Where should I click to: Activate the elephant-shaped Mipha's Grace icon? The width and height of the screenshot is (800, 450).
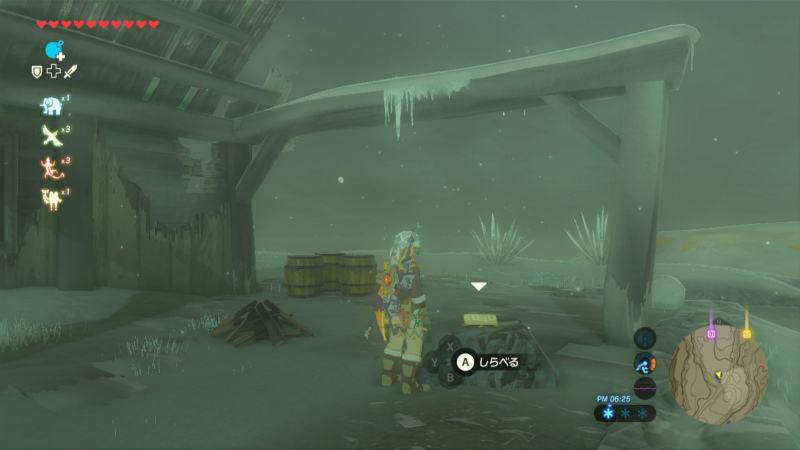[51, 104]
